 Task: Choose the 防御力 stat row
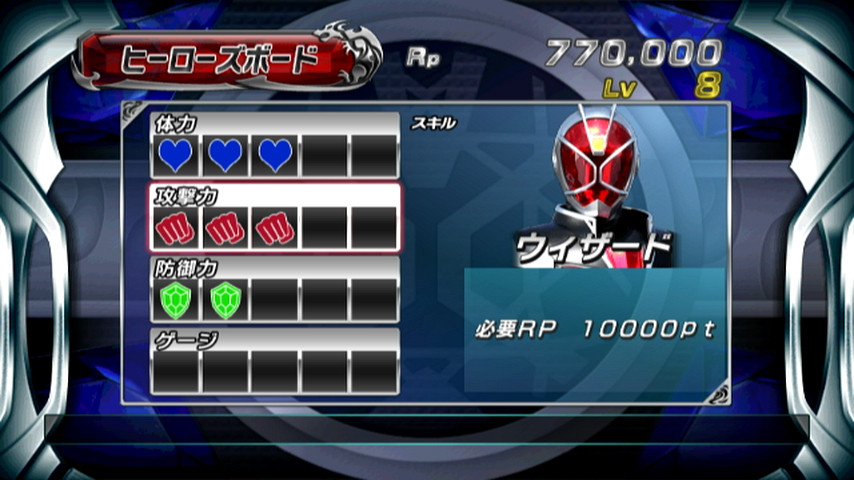[x=275, y=290]
